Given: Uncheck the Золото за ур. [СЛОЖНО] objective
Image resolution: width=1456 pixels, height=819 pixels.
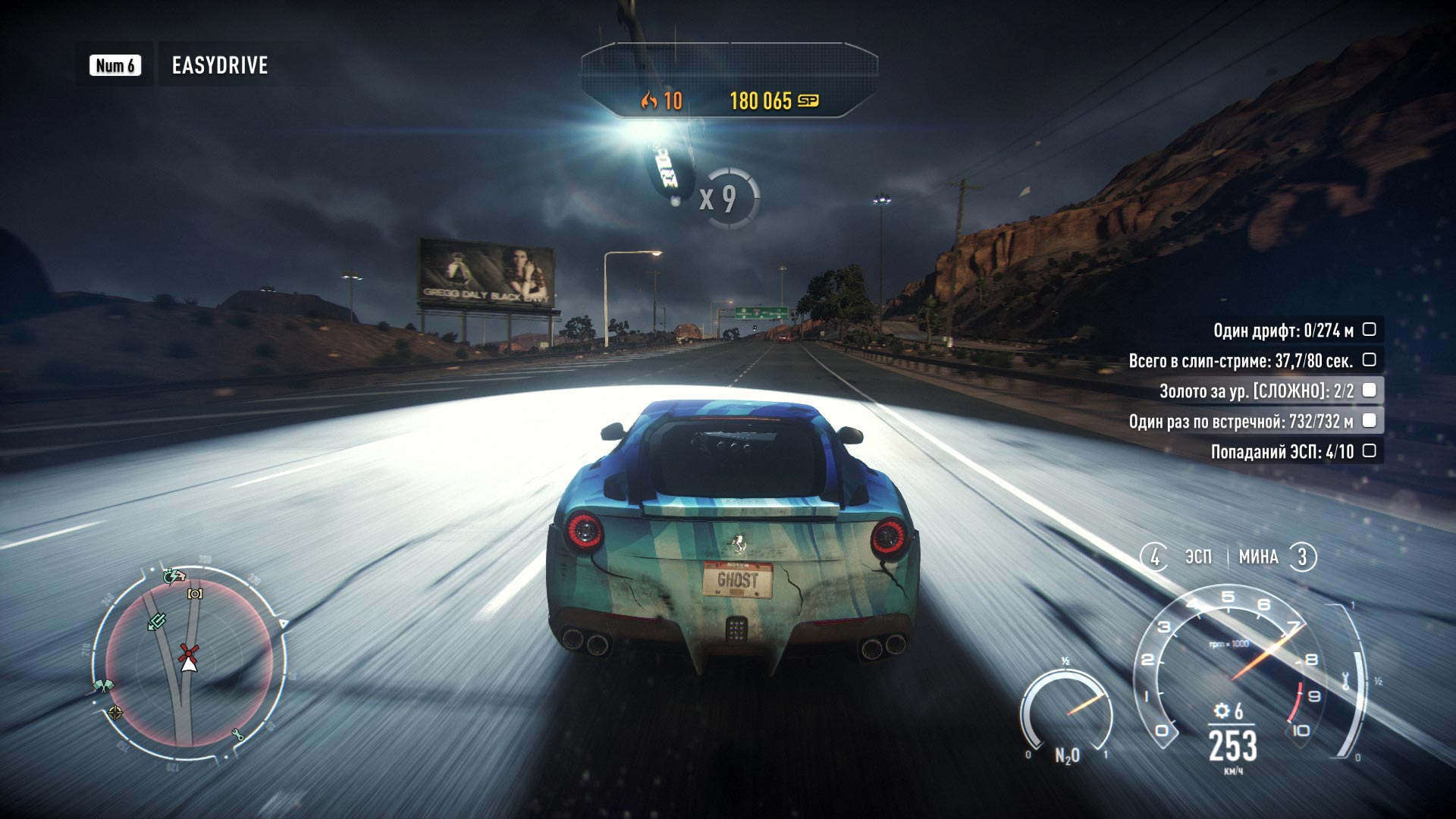Looking at the screenshot, I should pos(1369,389).
